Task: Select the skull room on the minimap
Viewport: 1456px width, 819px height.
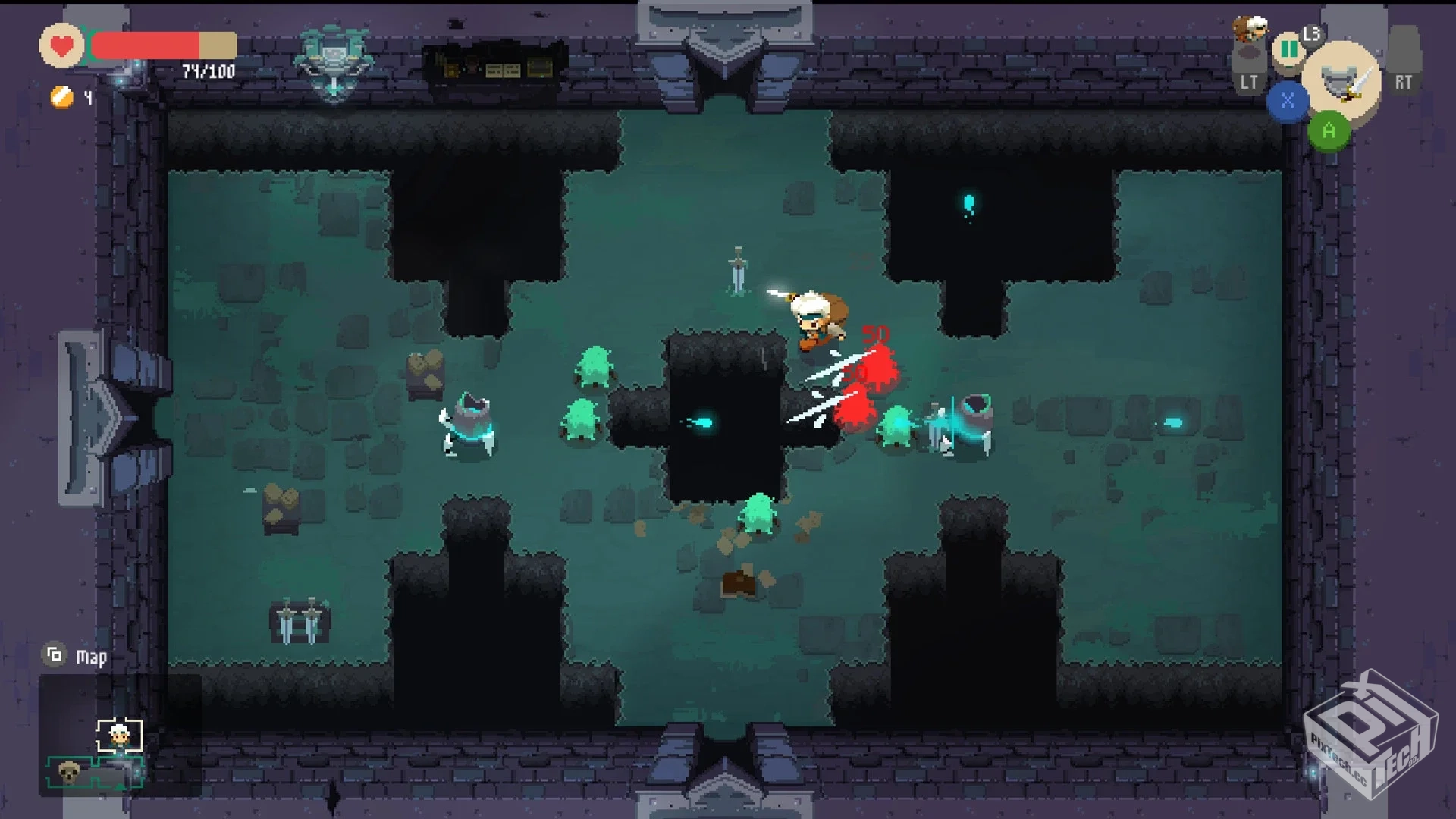Action: click(70, 772)
